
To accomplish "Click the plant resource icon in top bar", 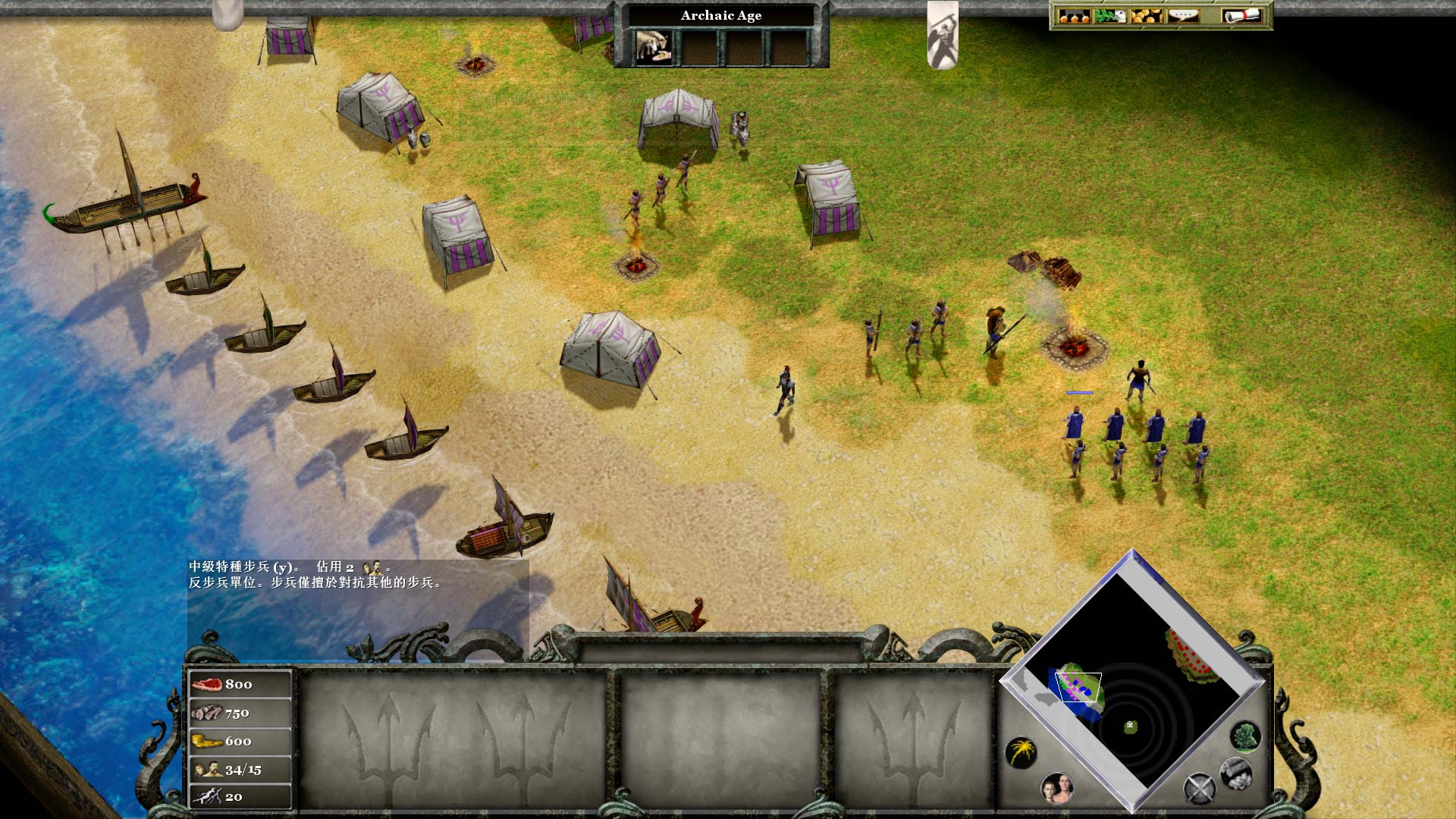I will coord(1109,15).
